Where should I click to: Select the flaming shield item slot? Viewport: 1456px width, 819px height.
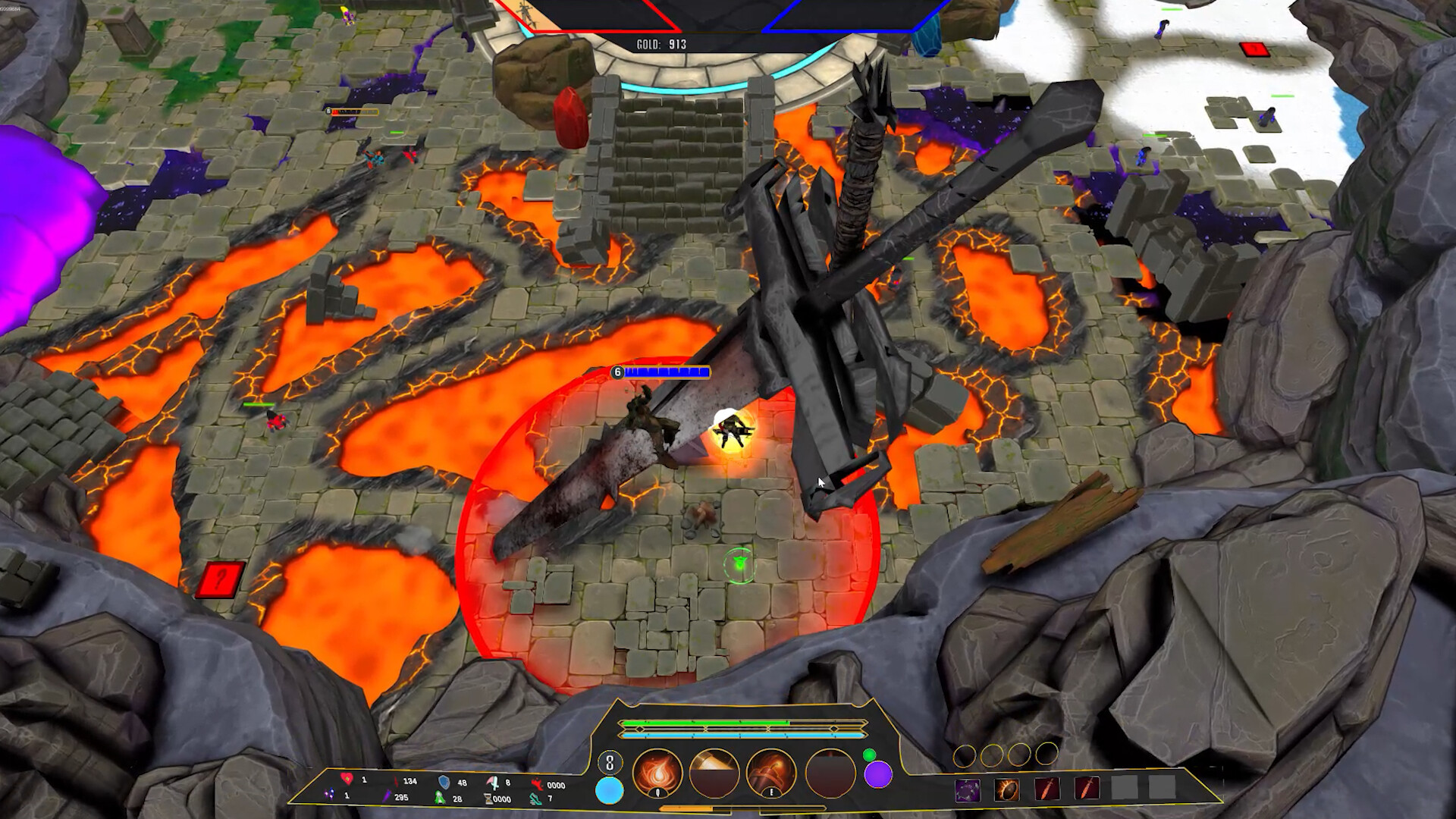pos(1007,789)
